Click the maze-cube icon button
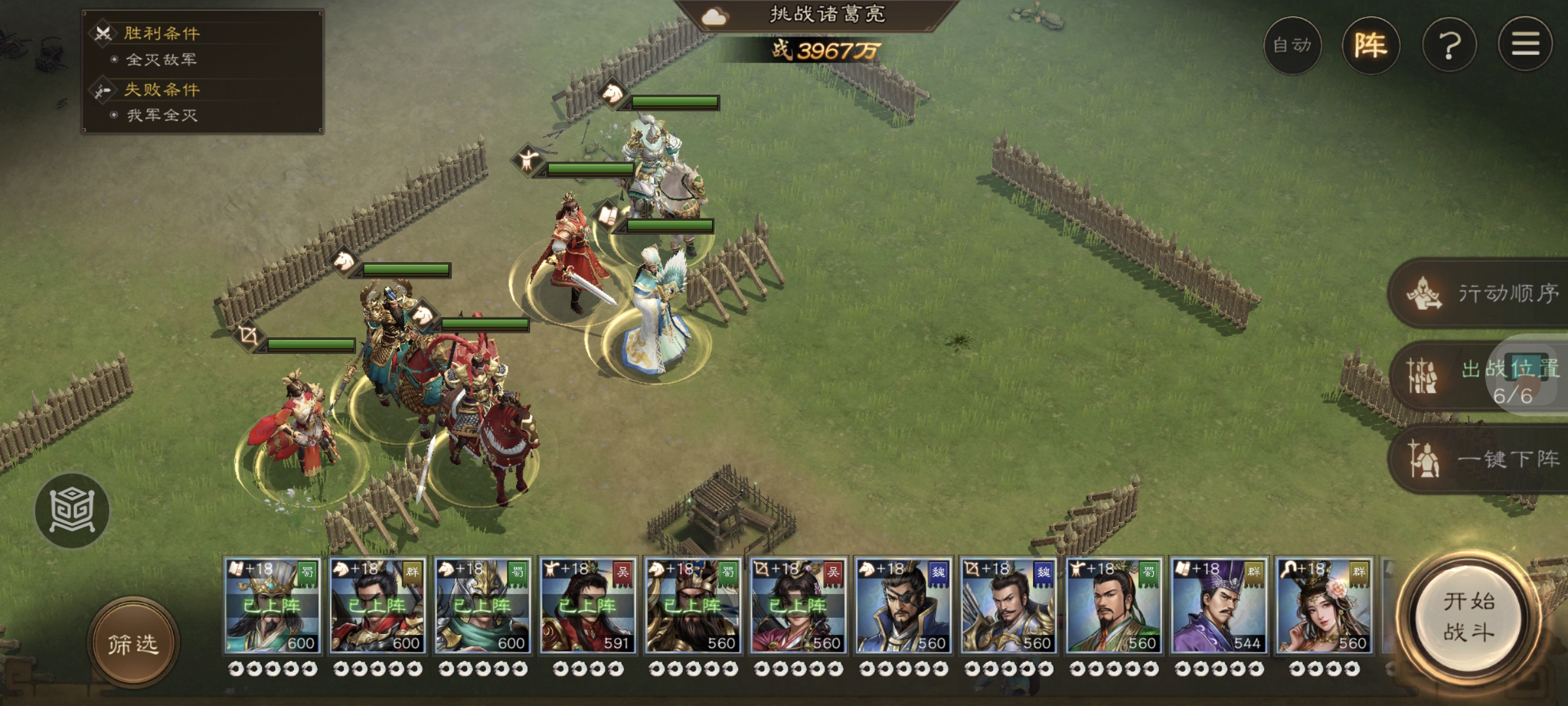The width and height of the screenshot is (1568, 706). click(73, 511)
